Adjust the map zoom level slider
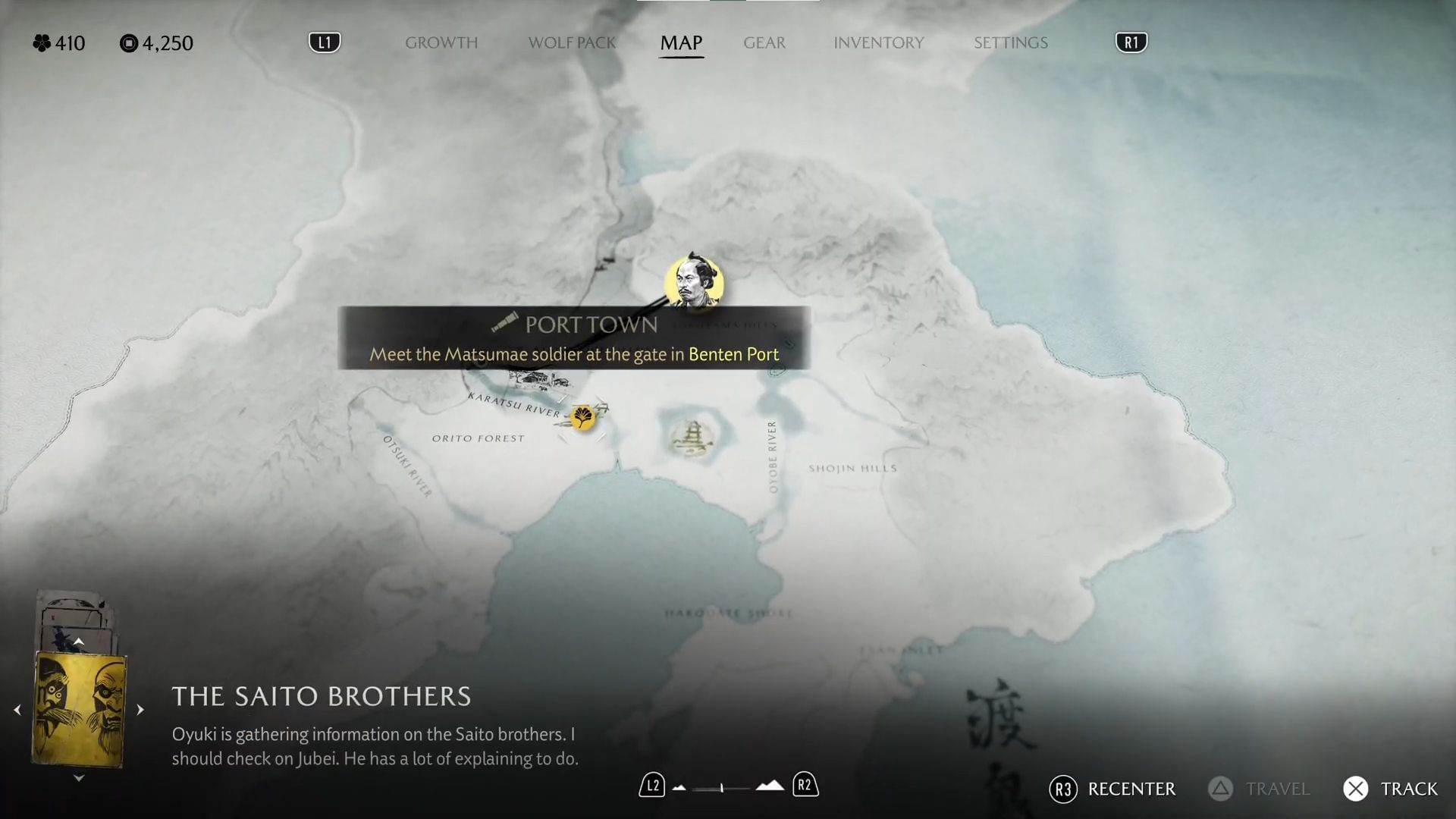The width and height of the screenshot is (1456, 819). coord(722,788)
